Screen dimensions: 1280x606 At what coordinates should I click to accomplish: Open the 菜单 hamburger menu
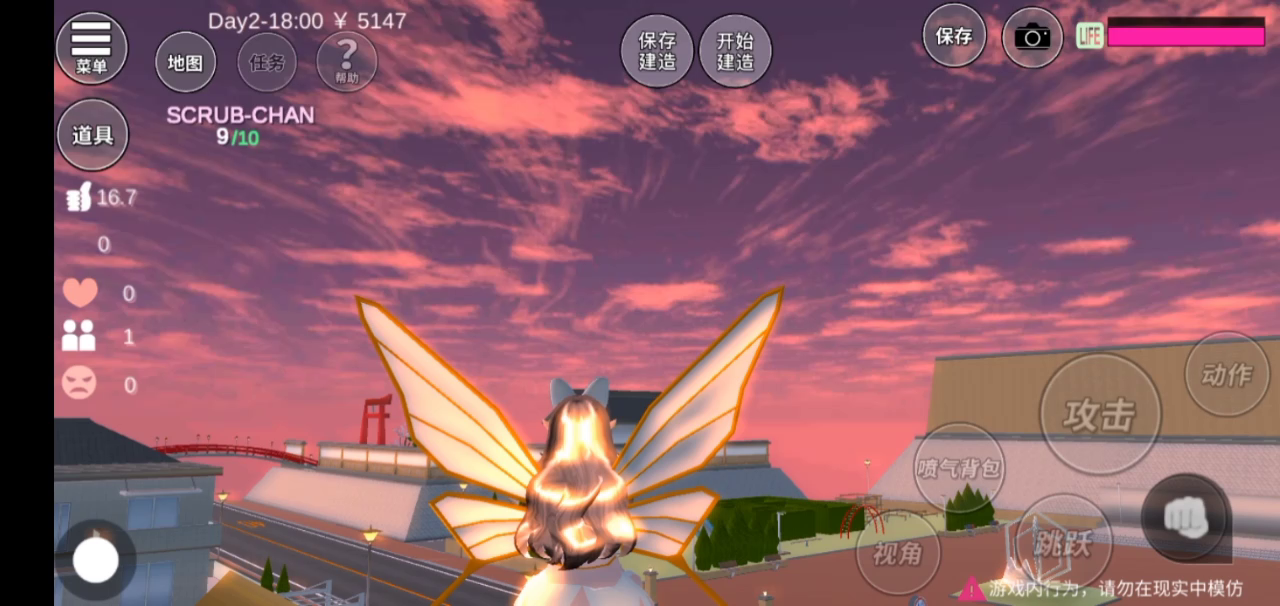[x=91, y=47]
